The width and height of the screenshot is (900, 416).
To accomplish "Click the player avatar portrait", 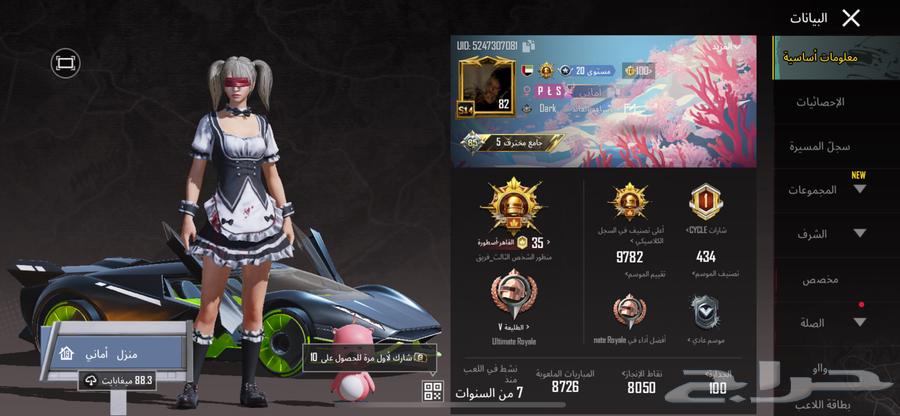I will point(486,87).
